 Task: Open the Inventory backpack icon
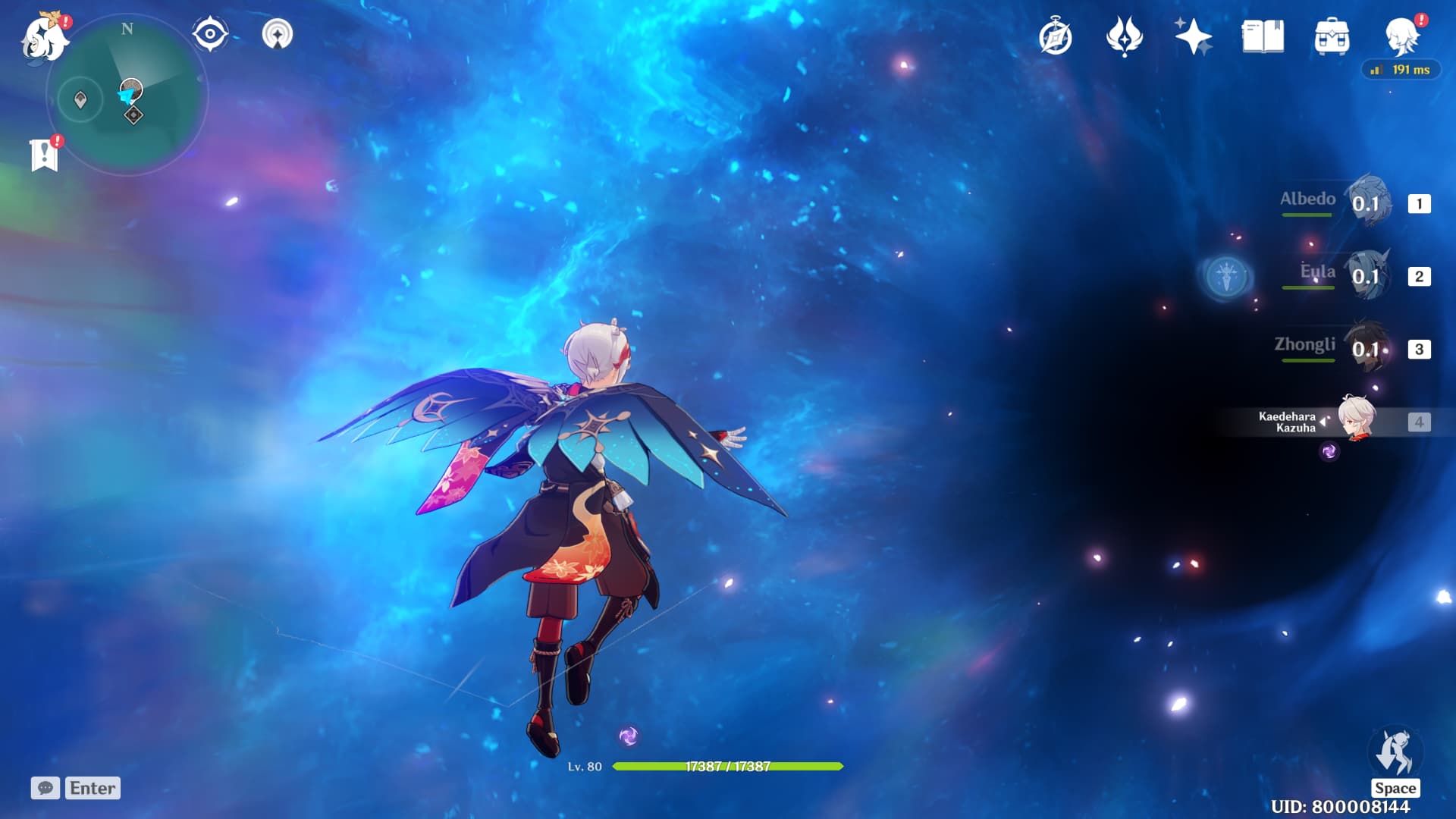tap(1332, 37)
